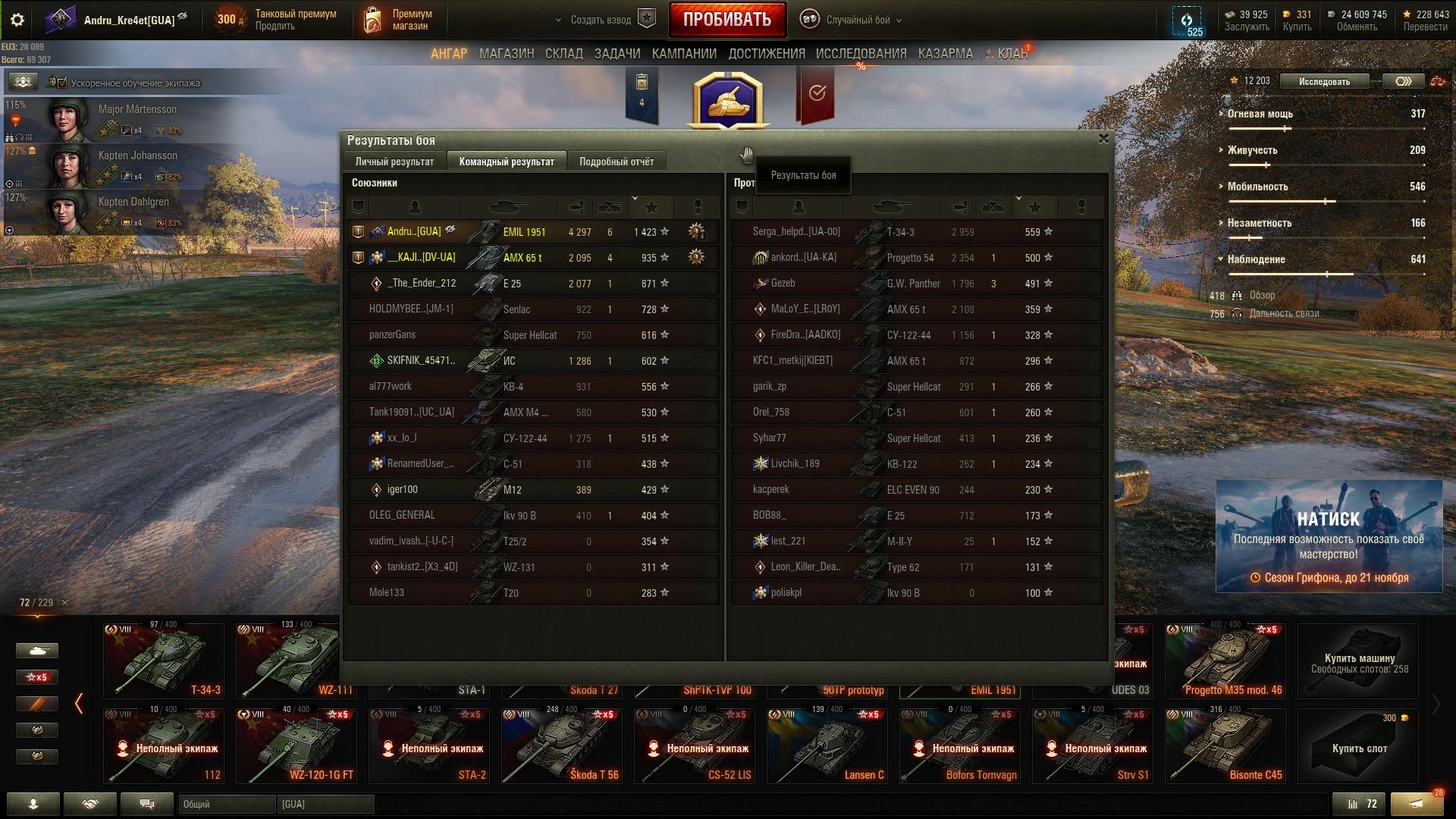Choose the Bisonte C45 tank tile
The height and width of the screenshot is (819, 1456).
click(x=1225, y=745)
